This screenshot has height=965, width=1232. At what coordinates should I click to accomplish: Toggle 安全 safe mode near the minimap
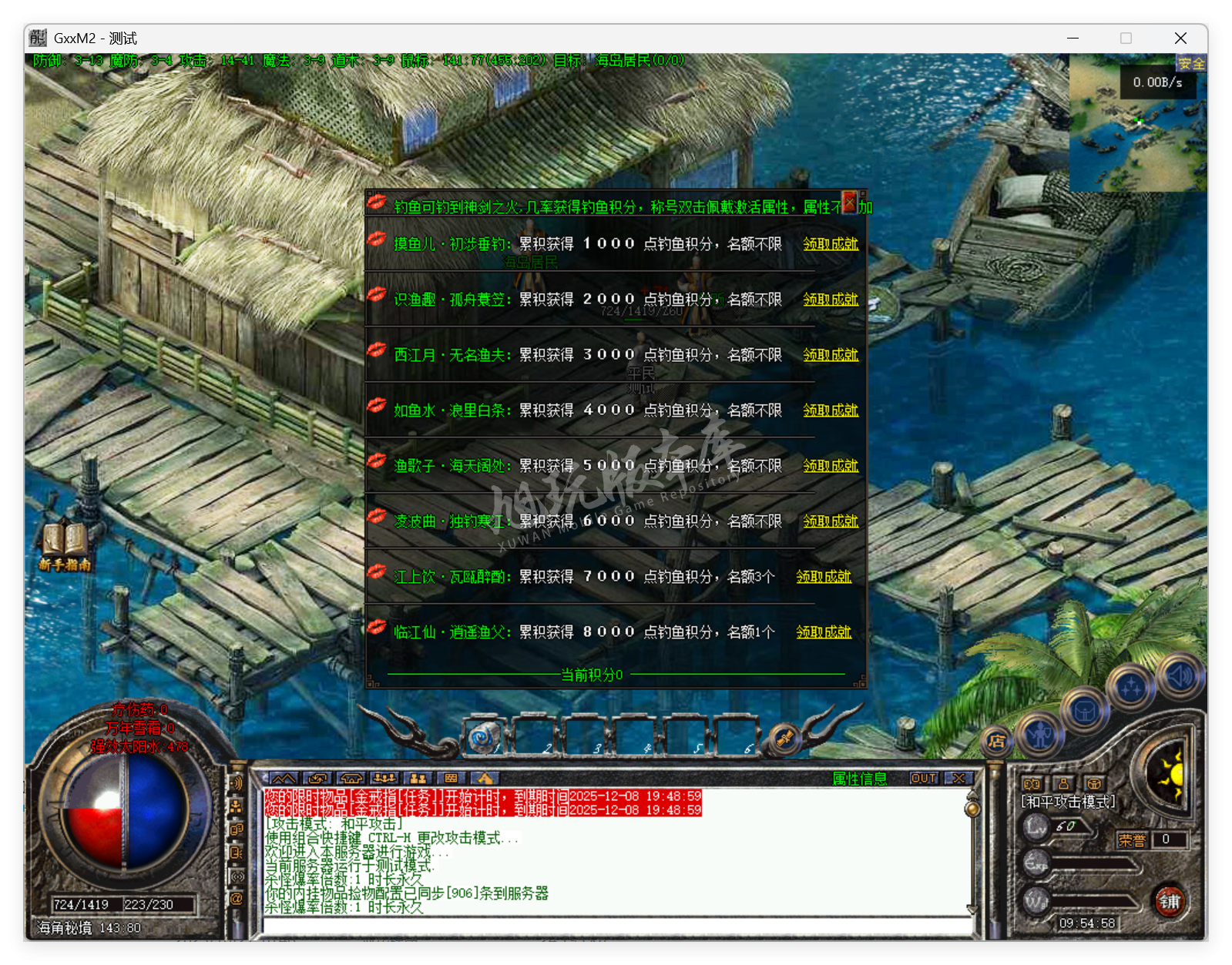click(1191, 65)
